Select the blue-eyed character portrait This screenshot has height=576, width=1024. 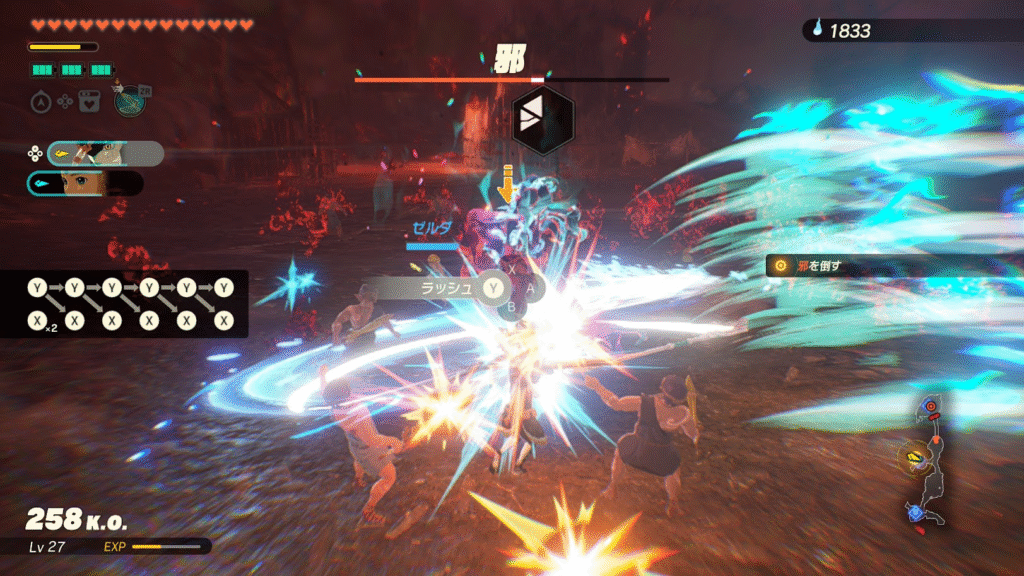click(x=86, y=184)
